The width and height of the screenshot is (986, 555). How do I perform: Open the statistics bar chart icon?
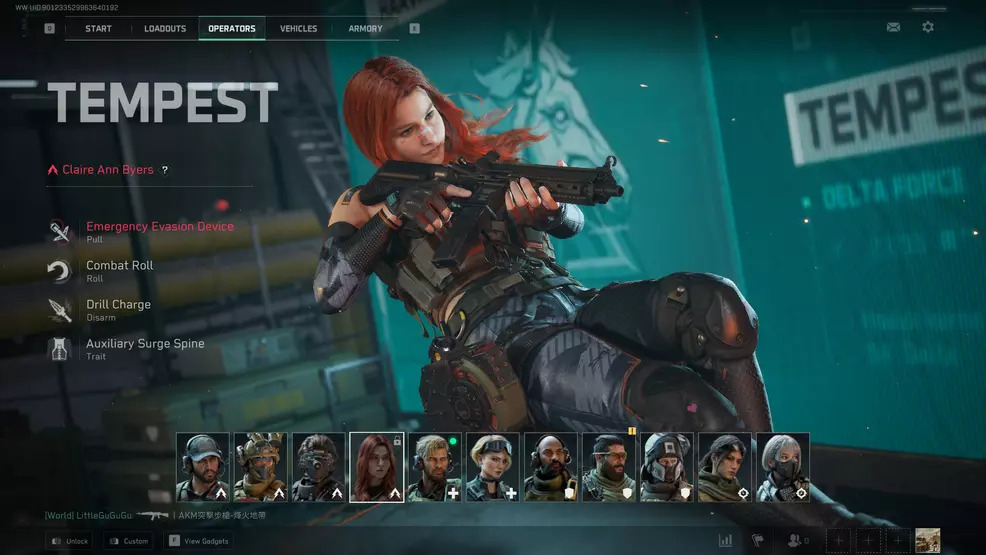click(725, 540)
